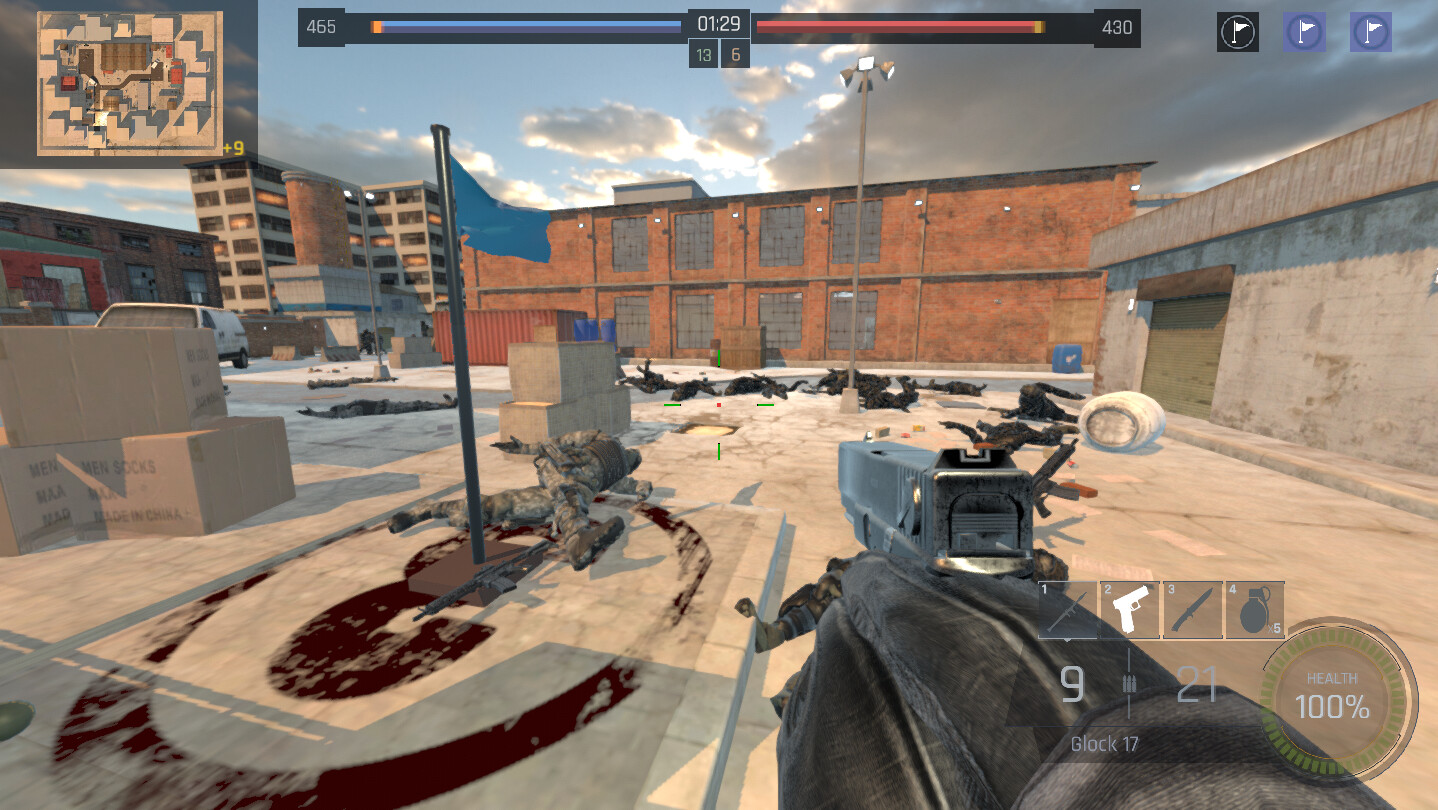Click the dark captured flag objective icon
Viewport: 1438px width, 810px height.
coord(1237,31)
